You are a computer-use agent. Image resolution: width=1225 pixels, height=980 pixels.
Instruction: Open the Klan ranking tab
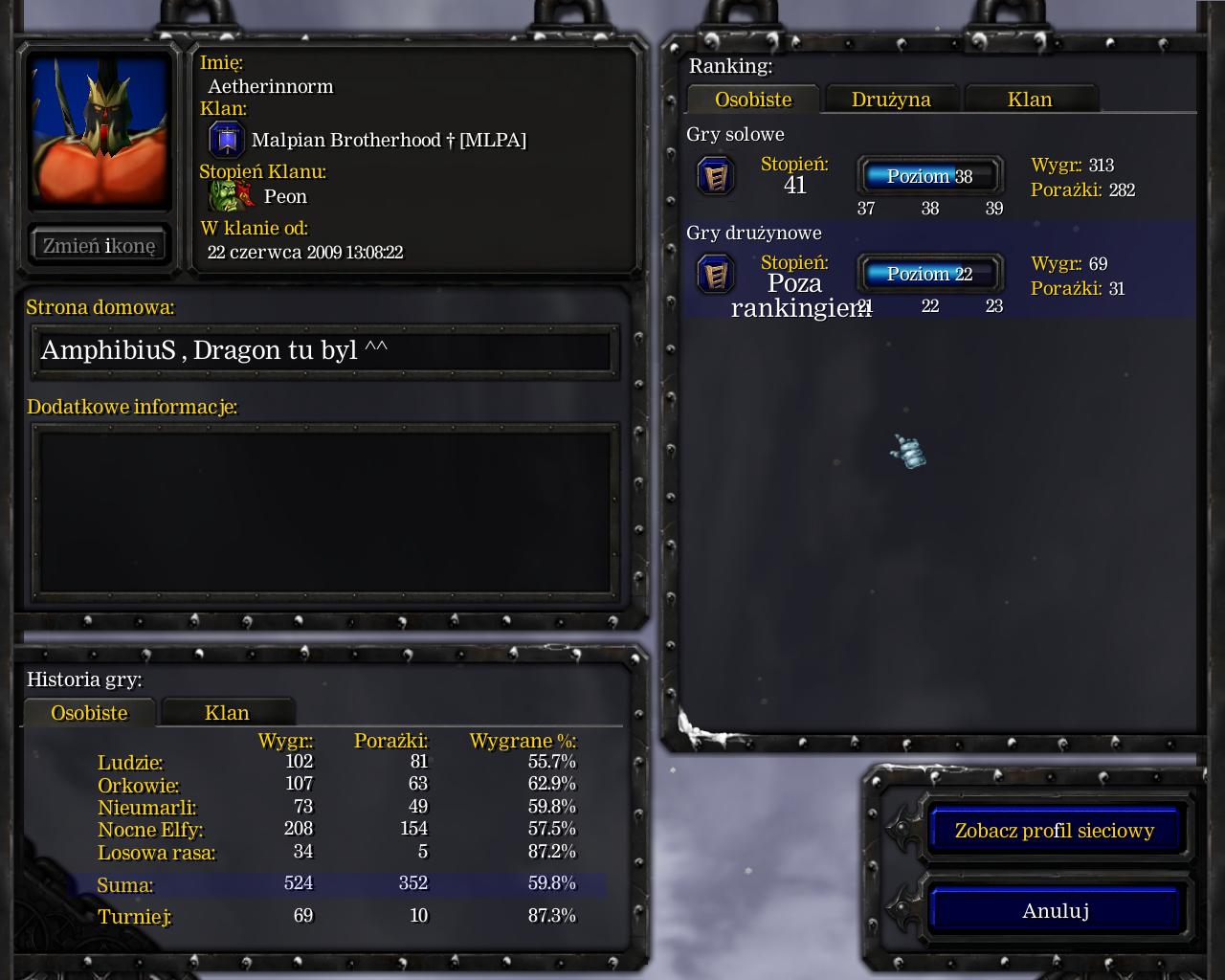point(1030,100)
